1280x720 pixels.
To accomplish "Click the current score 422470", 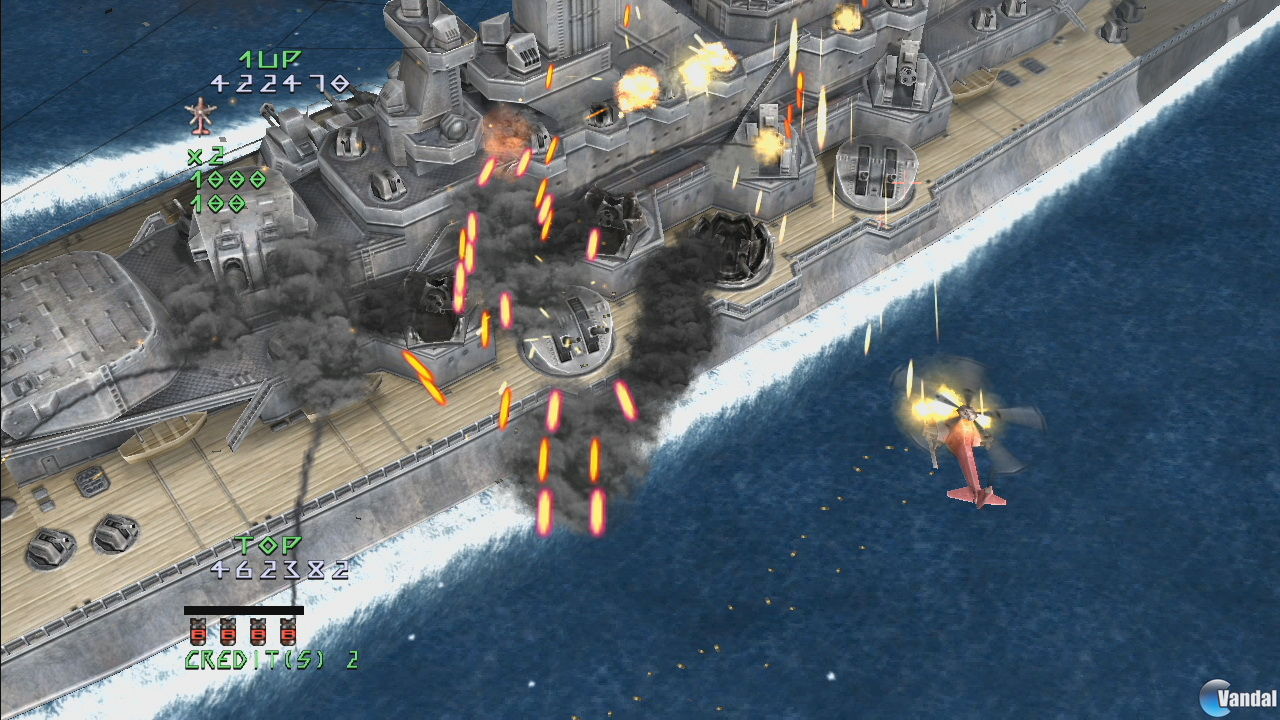I will coord(281,86).
